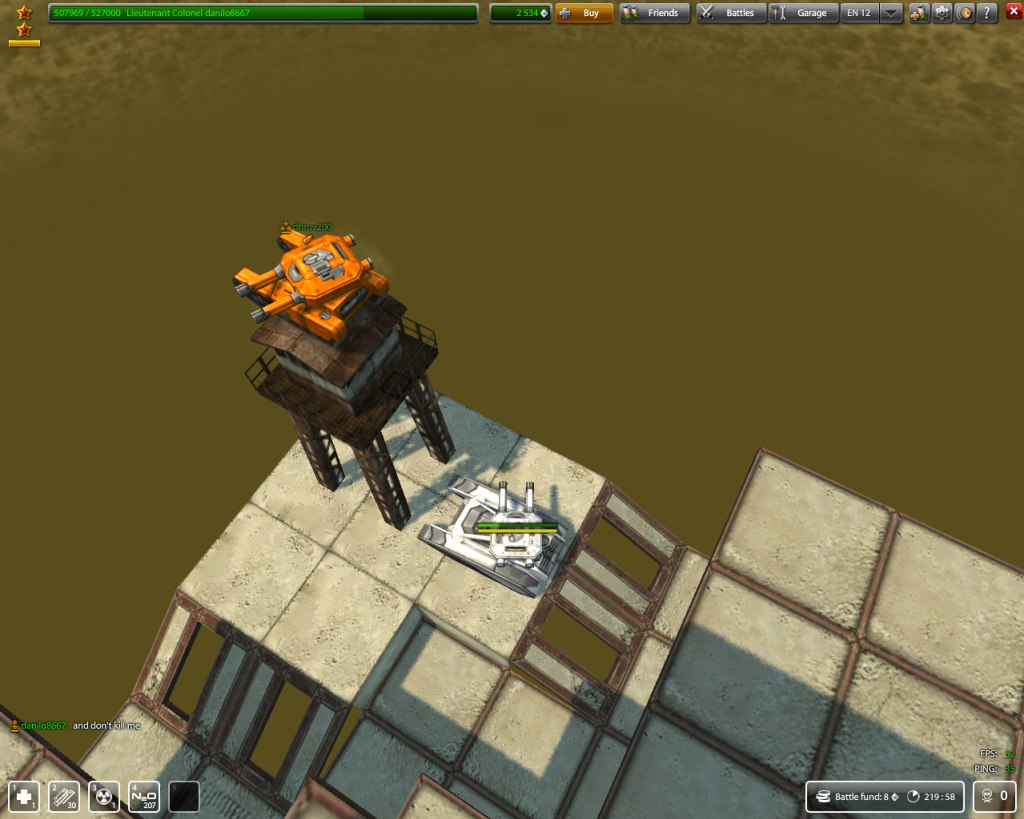Click the orange Buy button
This screenshot has width=1024, height=819.
pos(584,13)
